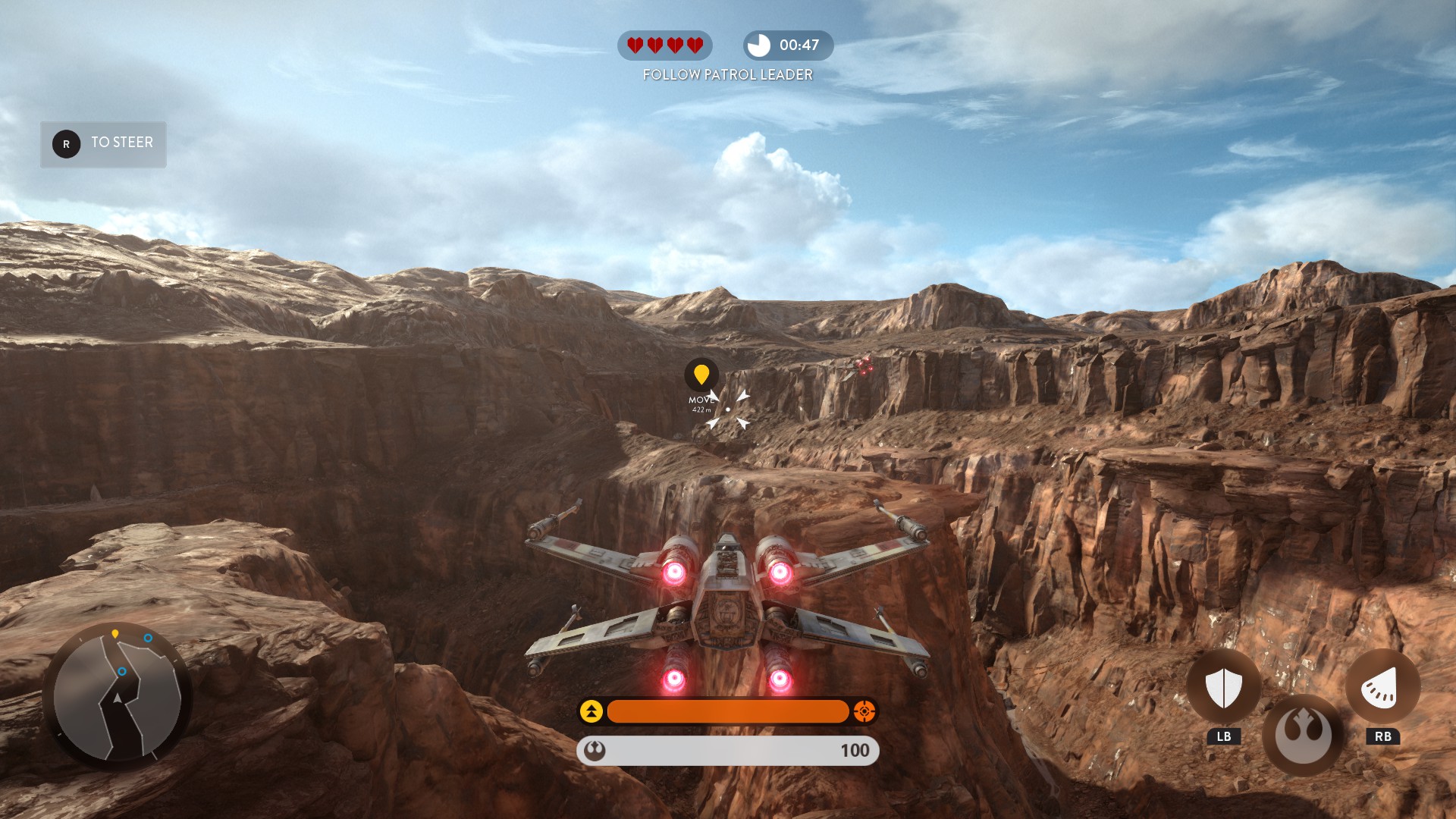Image resolution: width=1456 pixels, height=819 pixels.
Task: Select the yellow MOVE objective marker
Action: coord(701,375)
